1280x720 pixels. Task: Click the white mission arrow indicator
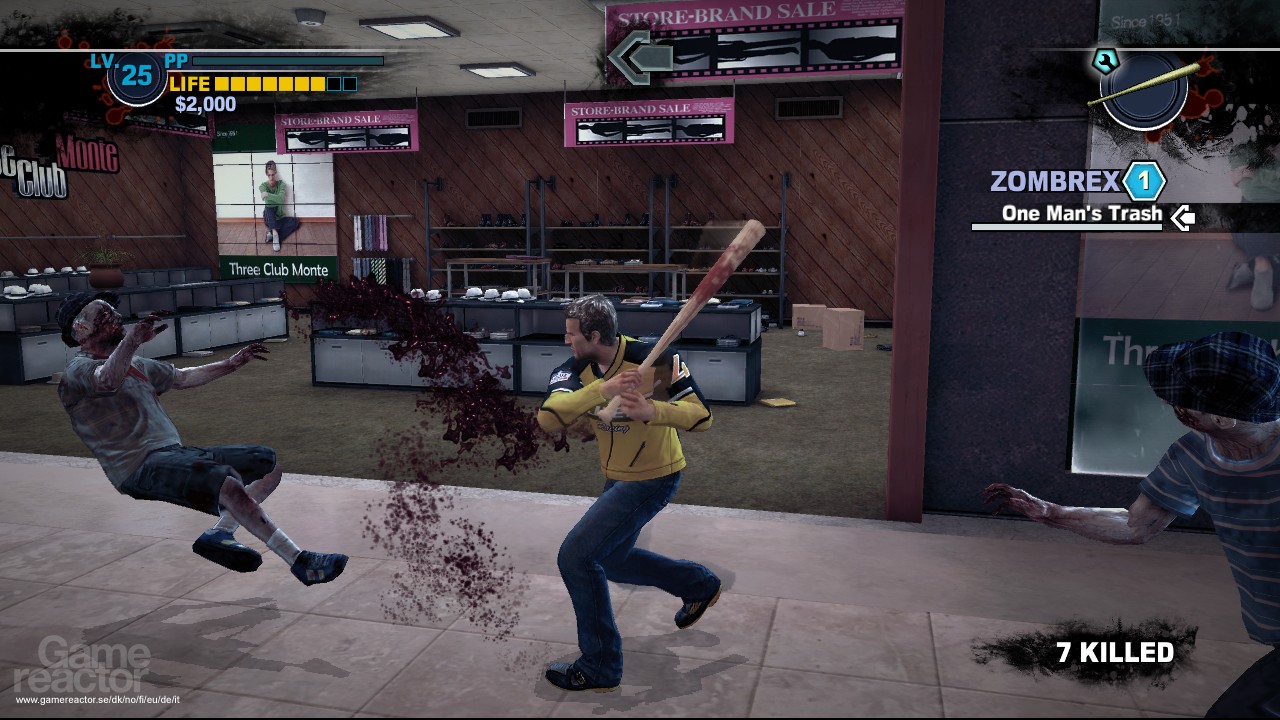point(1183,216)
